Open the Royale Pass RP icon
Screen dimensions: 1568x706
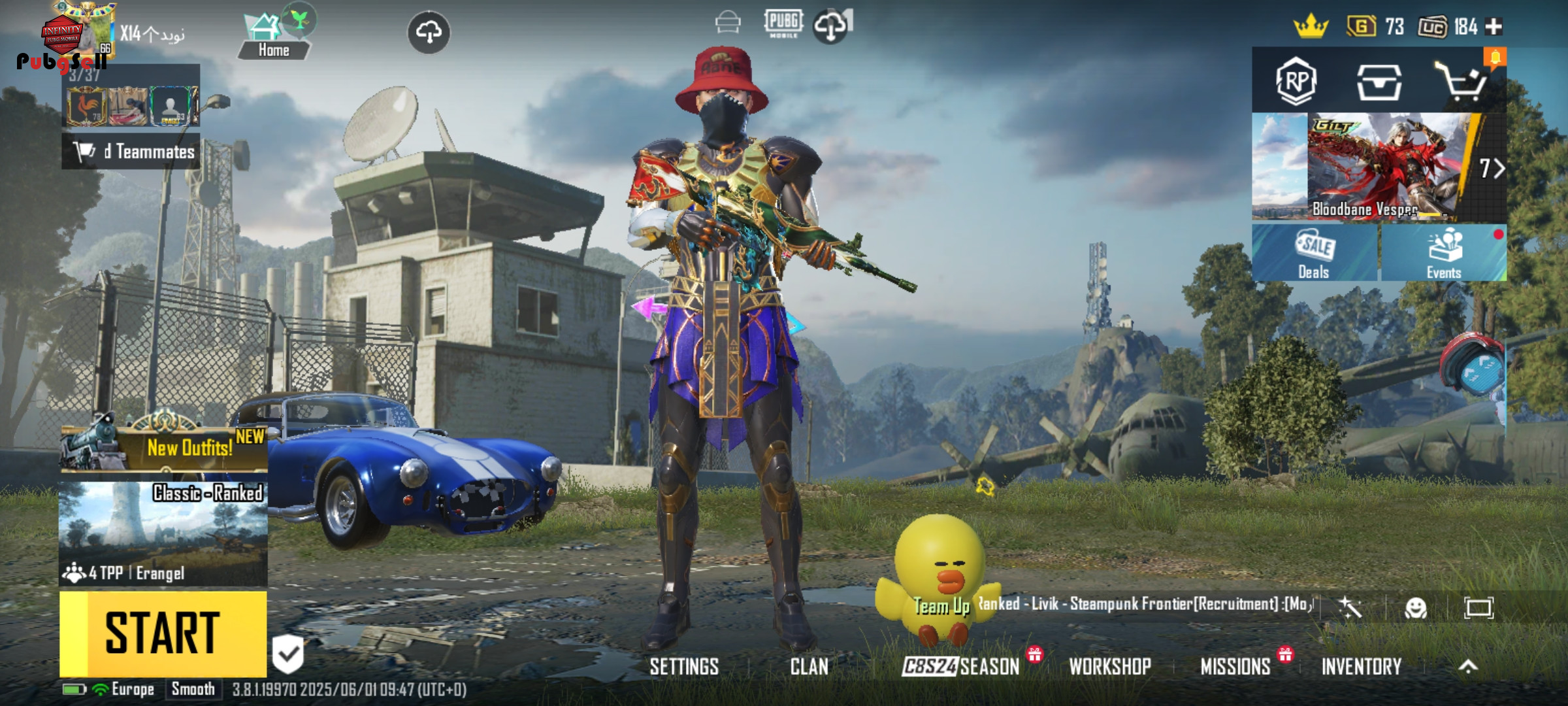pos(1296,82)
